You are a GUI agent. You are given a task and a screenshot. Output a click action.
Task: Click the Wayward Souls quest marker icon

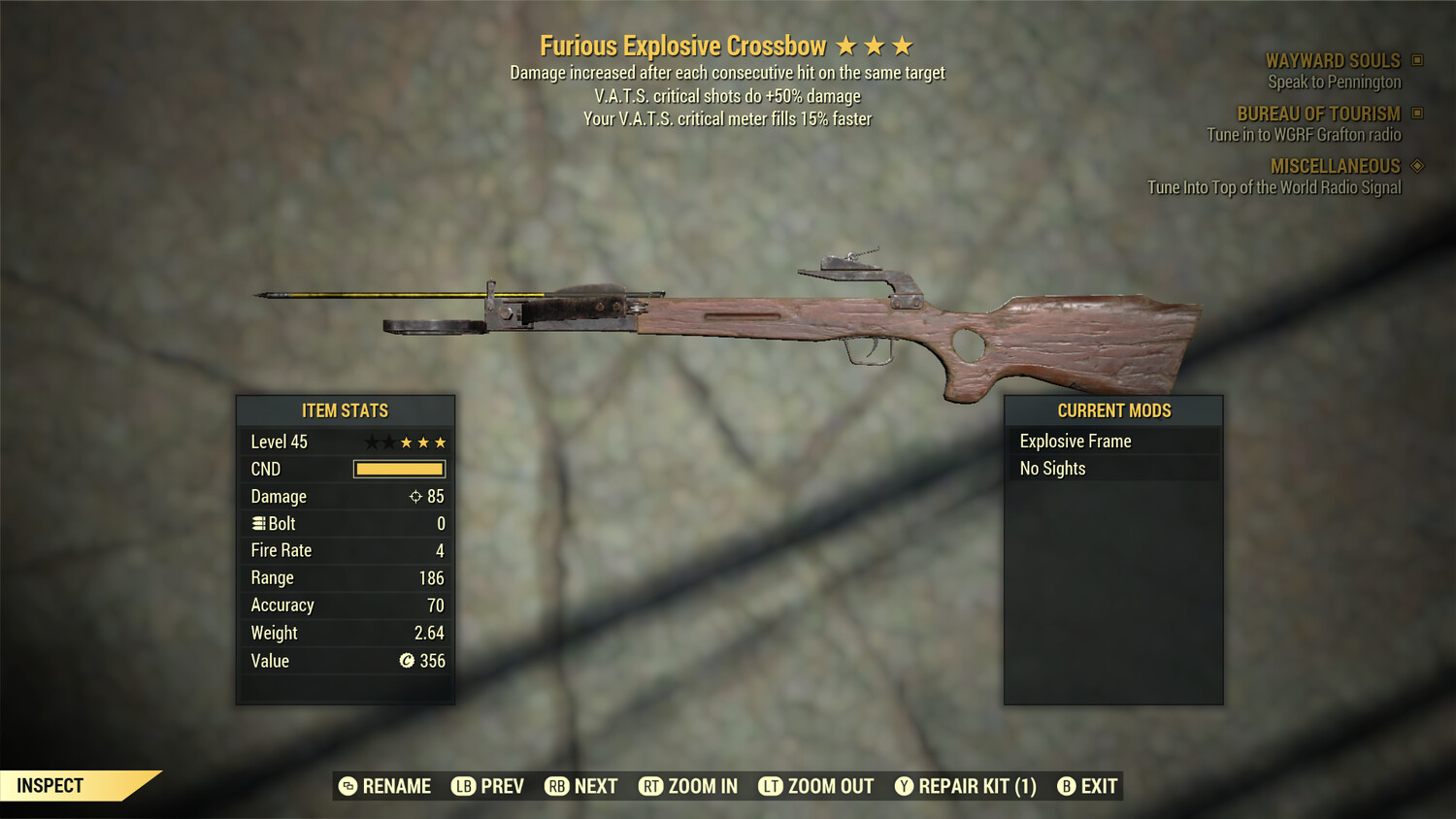[1418, 60]
